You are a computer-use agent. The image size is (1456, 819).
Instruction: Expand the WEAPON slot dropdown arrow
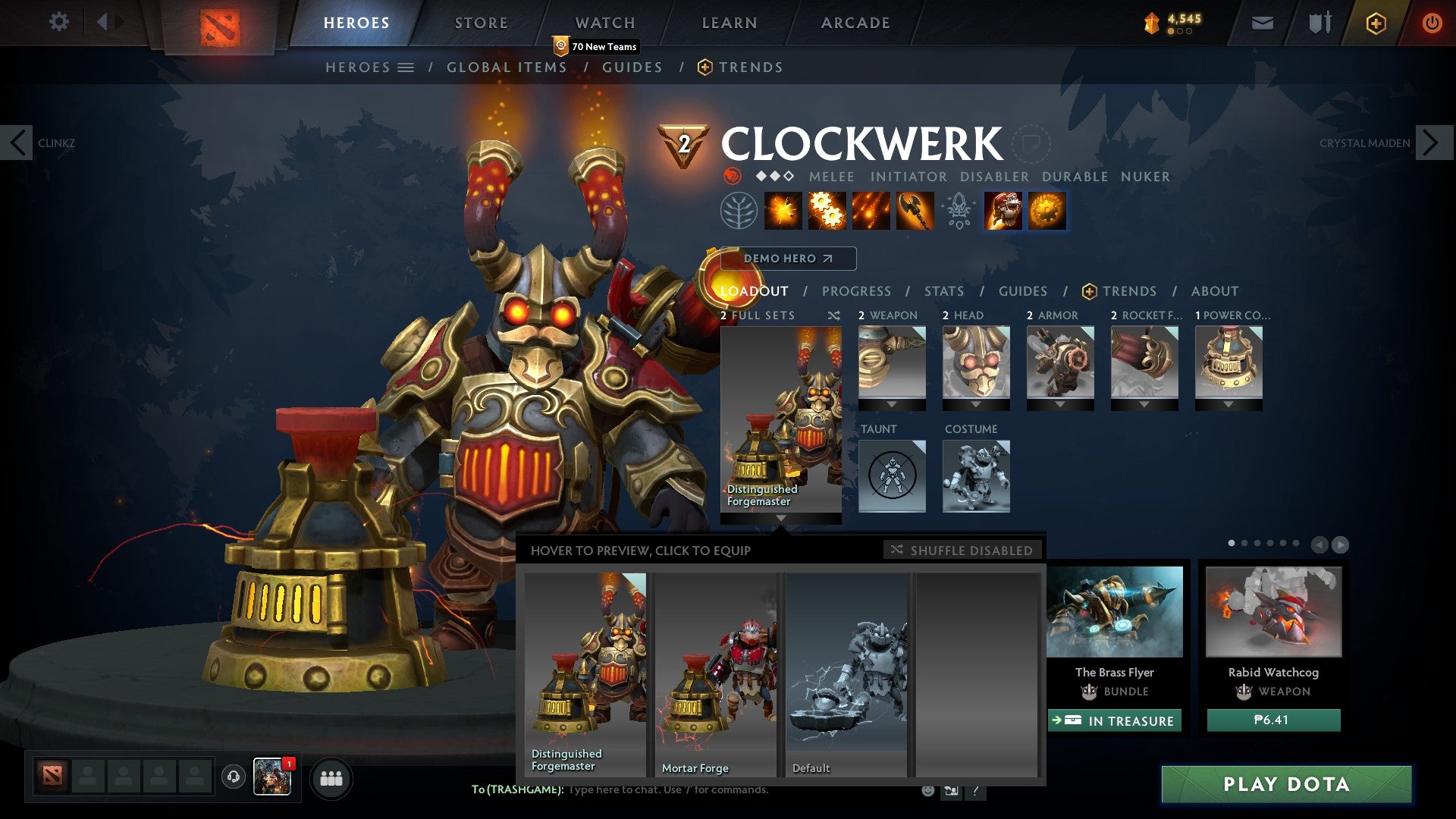(892, 404)
